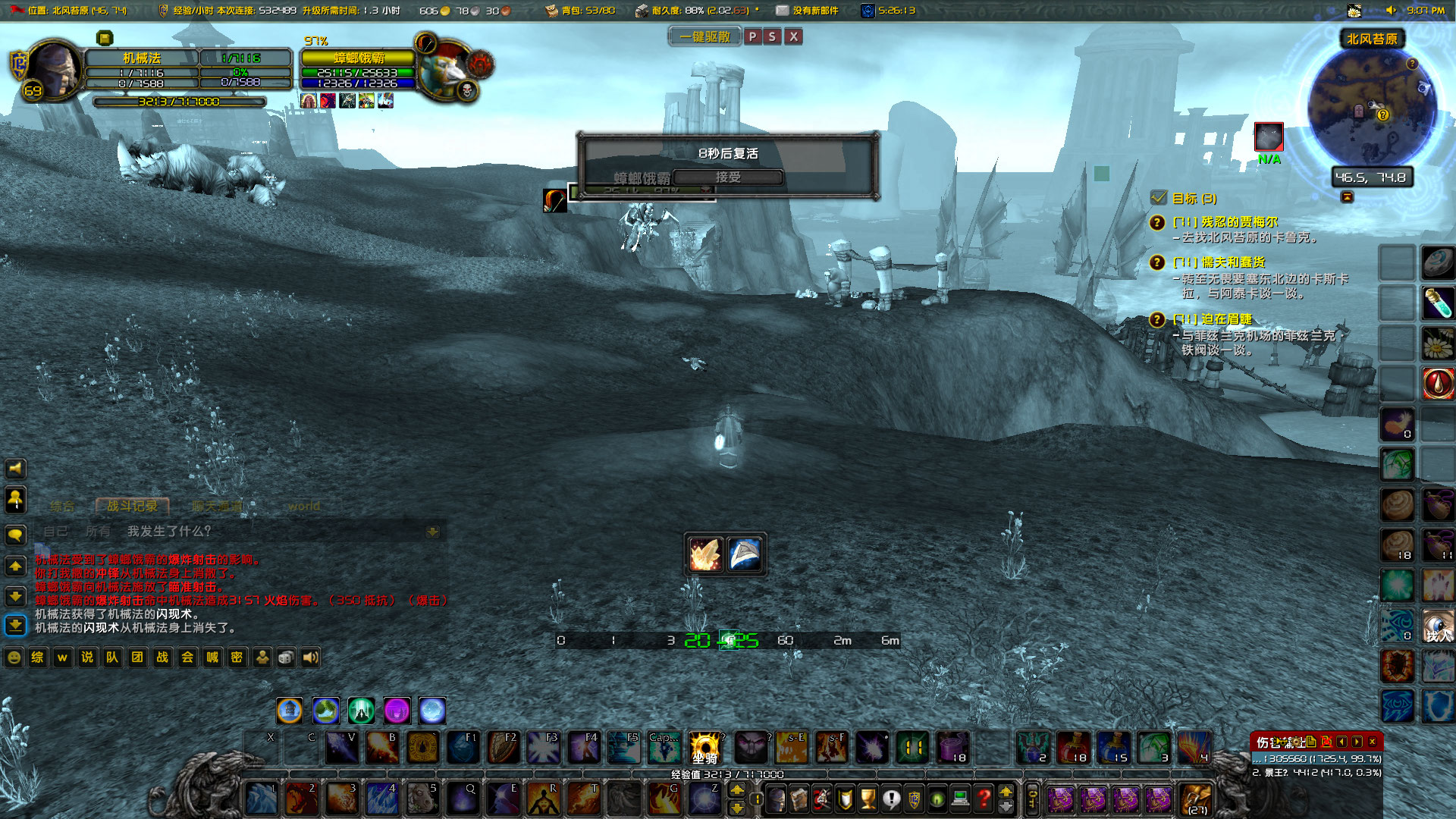The width and height of the screenshot is (1456, 819).
Task: Choose the 我发生了什么? combat log filter
Action: (x=169, y=532)
